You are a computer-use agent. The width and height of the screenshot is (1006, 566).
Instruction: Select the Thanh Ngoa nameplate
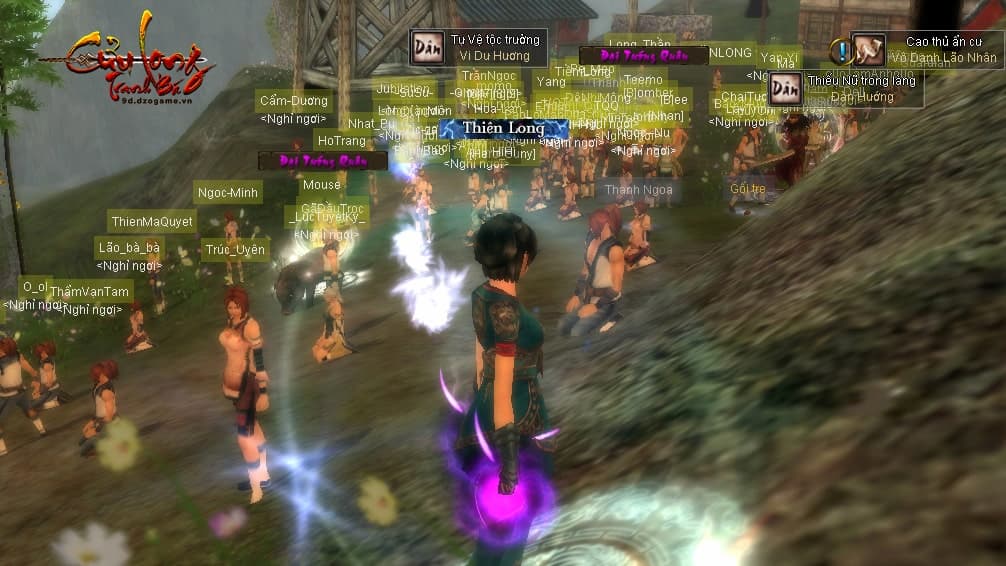click(638, 190)
